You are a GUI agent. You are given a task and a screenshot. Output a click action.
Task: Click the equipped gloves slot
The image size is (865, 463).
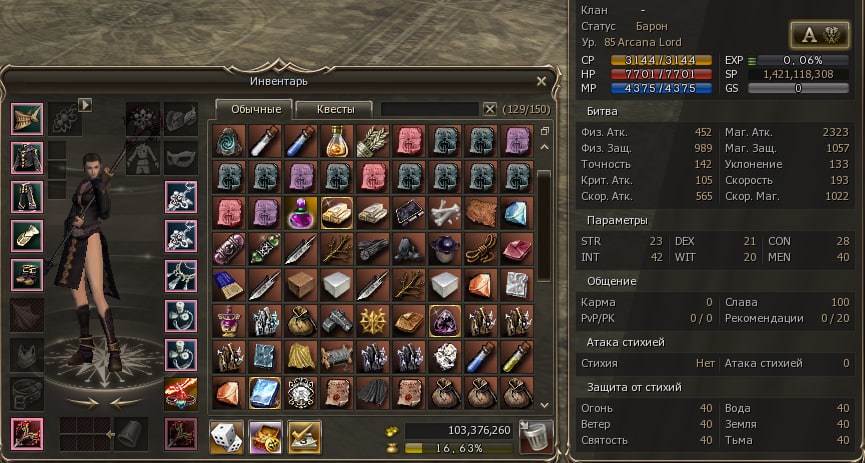point(26,235)
